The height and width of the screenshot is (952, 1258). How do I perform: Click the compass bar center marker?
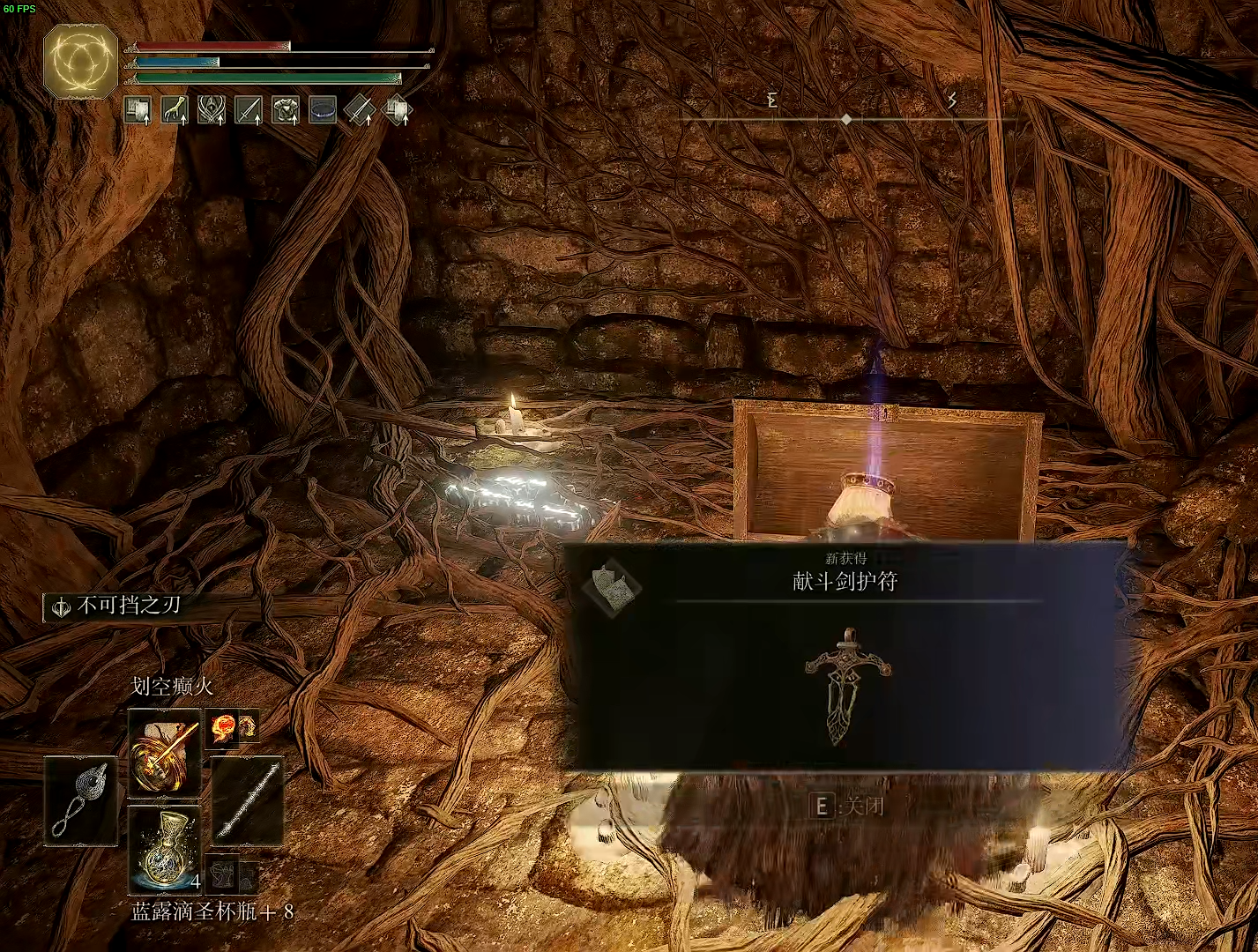tap(846, 119)
